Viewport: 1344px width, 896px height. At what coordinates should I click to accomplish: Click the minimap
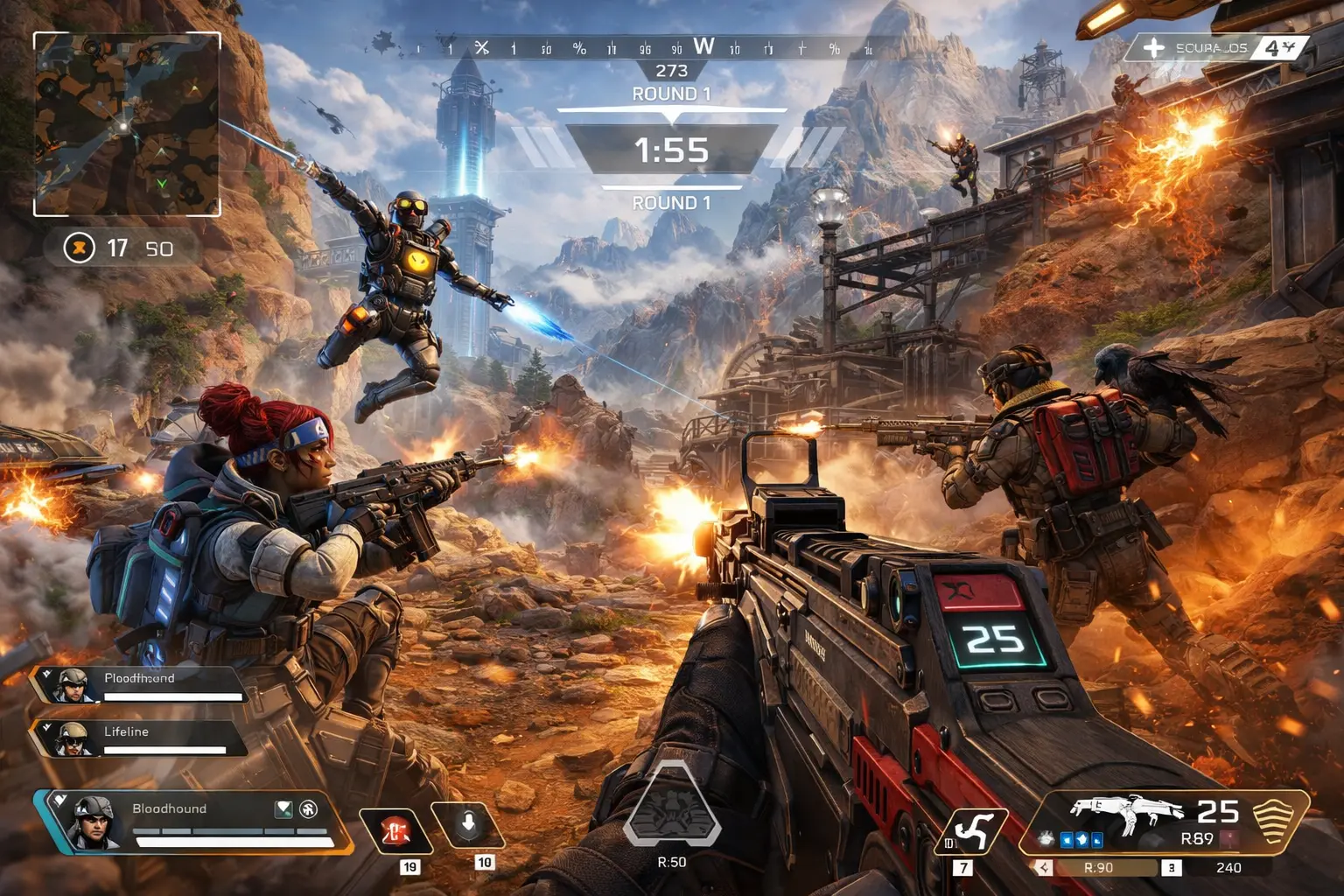[127, 124]
